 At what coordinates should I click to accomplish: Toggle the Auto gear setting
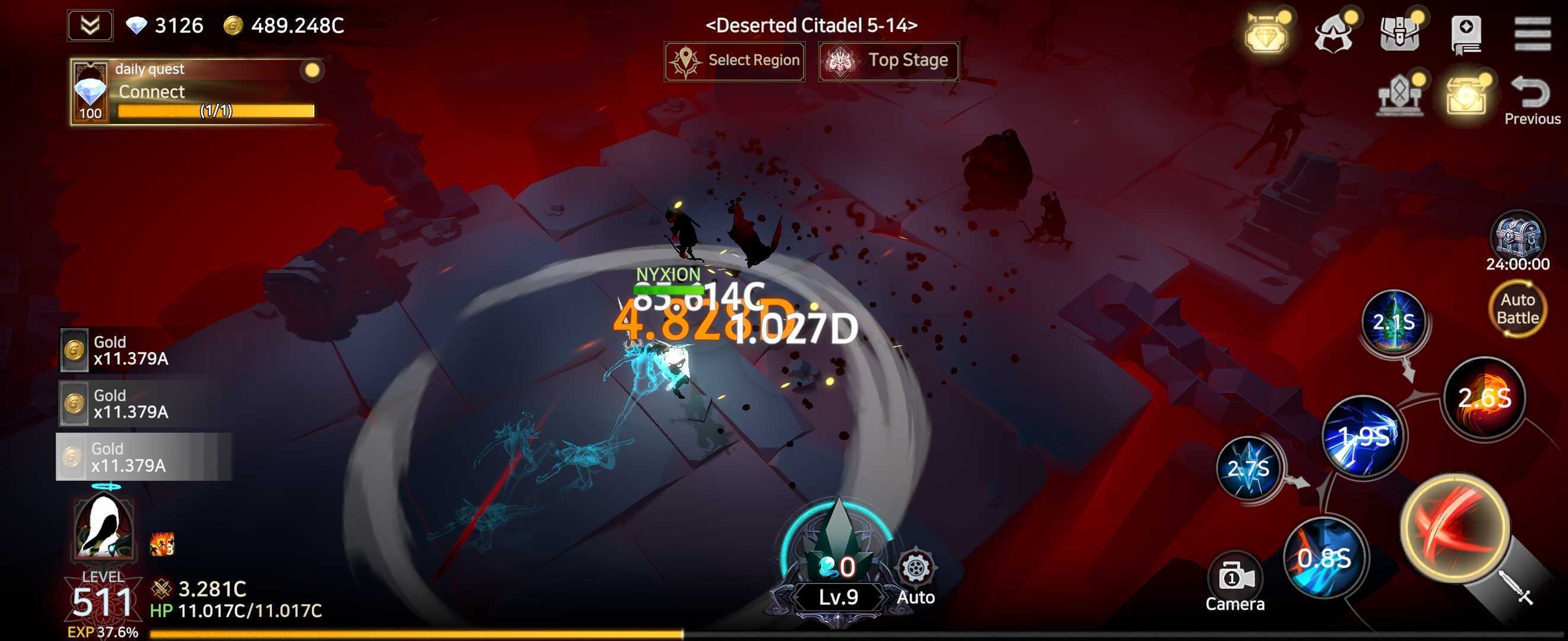(915, 577)
